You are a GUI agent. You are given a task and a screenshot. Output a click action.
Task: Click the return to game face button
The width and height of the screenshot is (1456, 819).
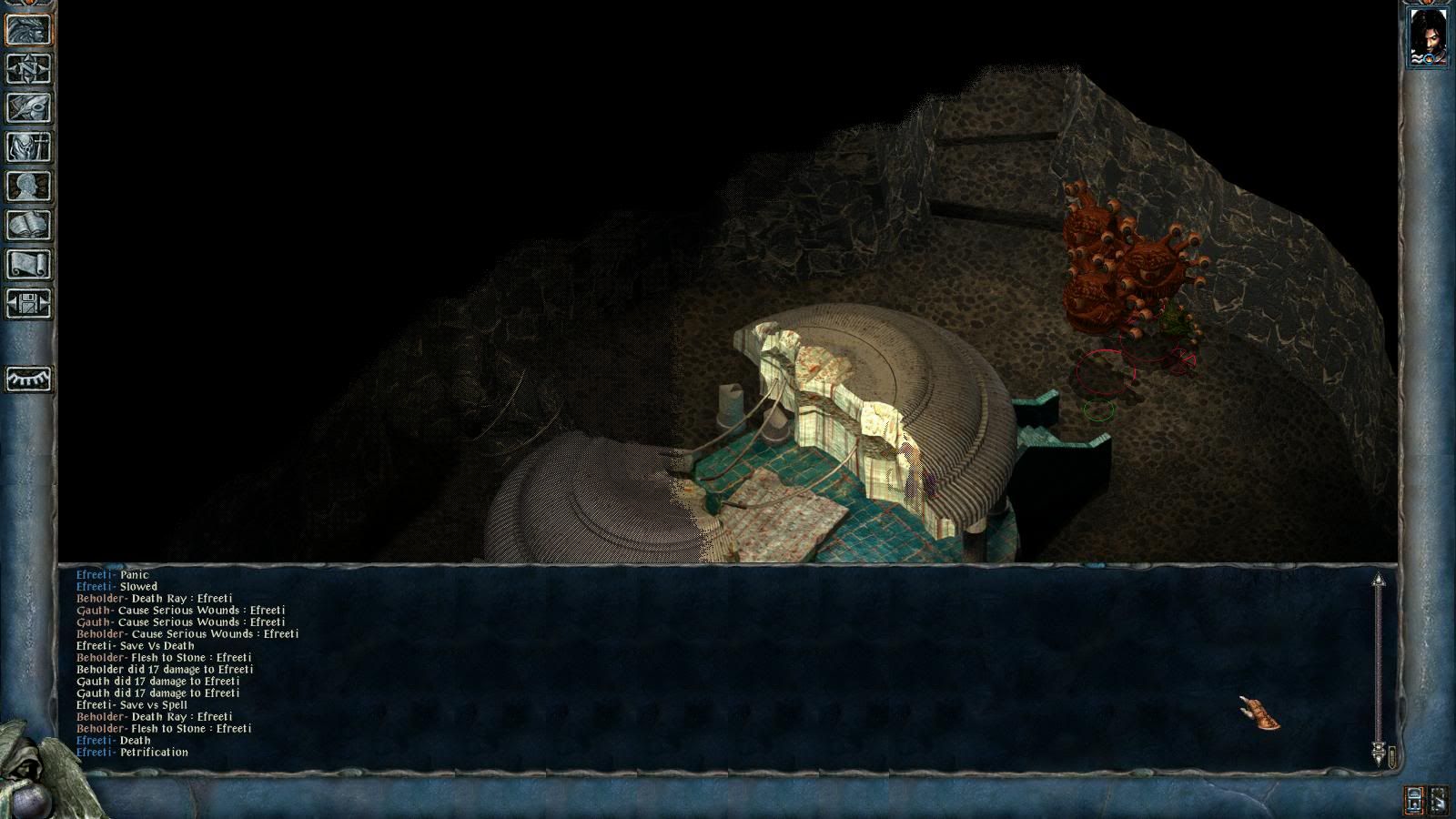(29, 30)
